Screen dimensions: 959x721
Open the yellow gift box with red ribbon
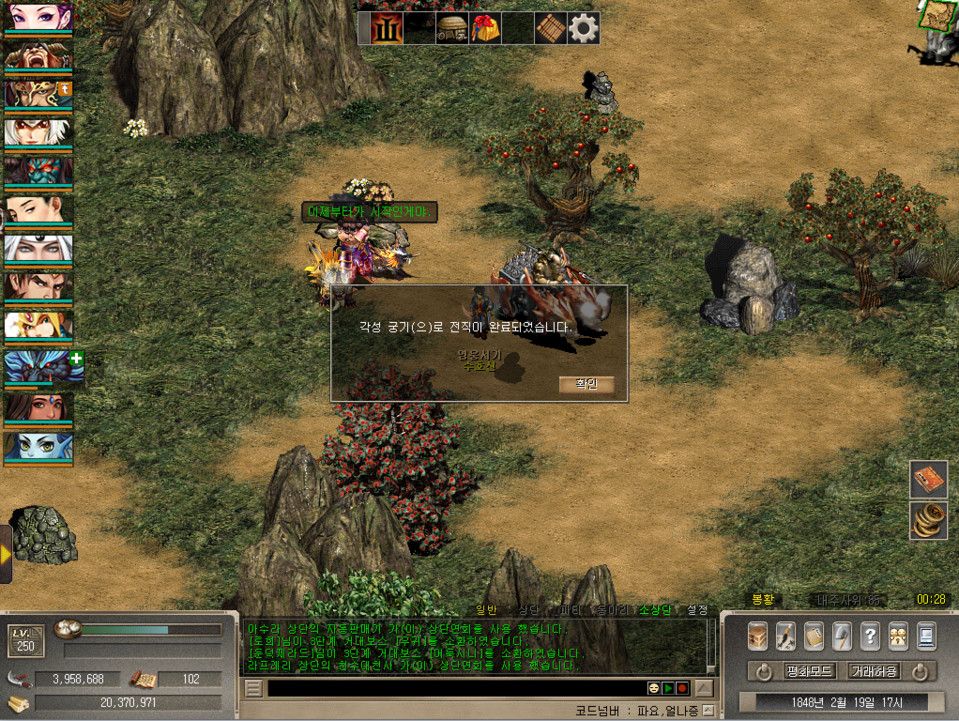pyautogui.click(x=485, y=28)
